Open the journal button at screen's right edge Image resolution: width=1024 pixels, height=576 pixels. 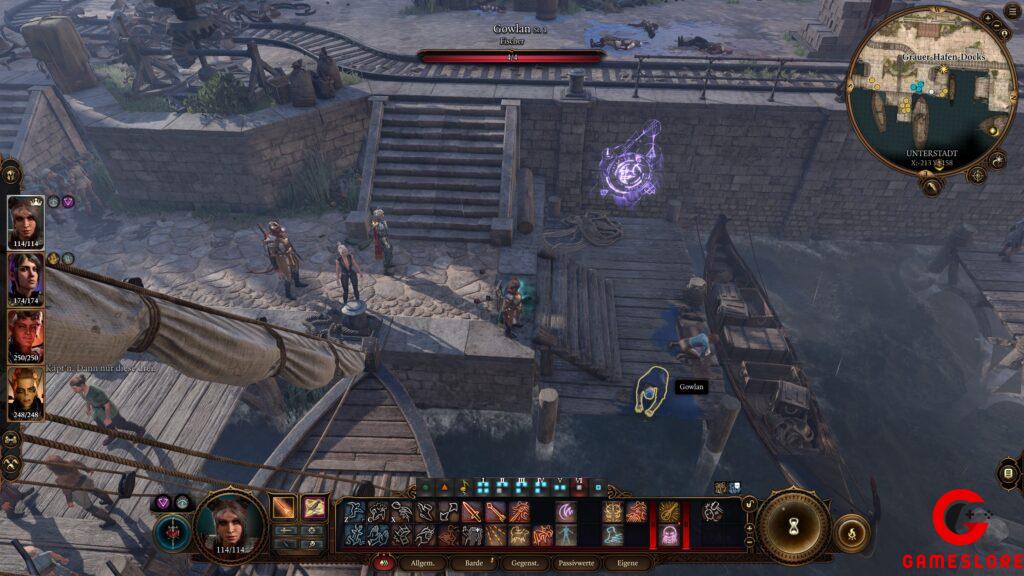click(x=1008, y=473)
